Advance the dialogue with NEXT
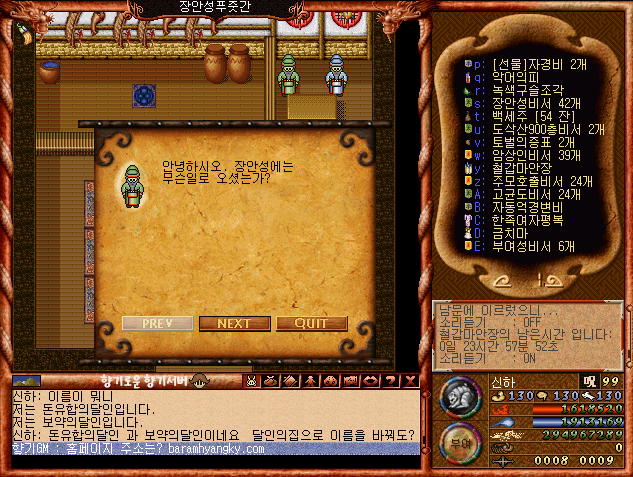This screenshot has height=477, width=633. click(234, 323)
